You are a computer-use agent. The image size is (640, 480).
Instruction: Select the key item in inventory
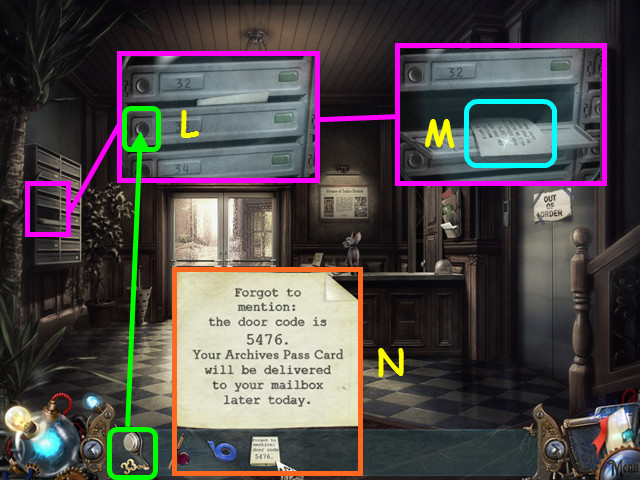tap(132, 452)
